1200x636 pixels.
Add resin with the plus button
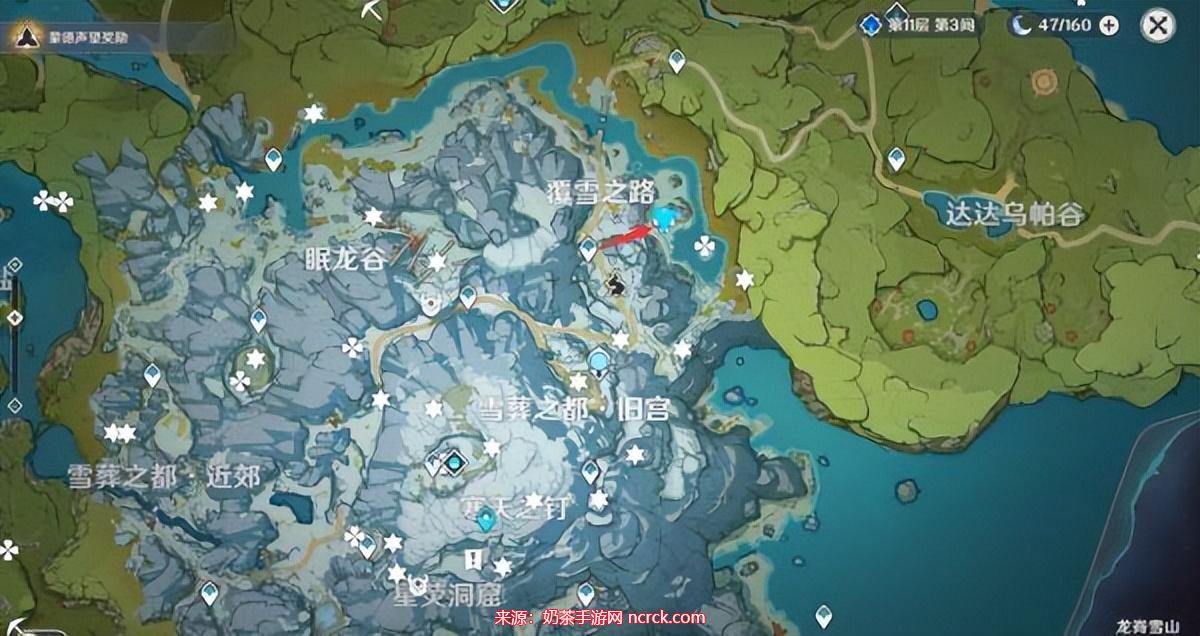point(1109,26)
